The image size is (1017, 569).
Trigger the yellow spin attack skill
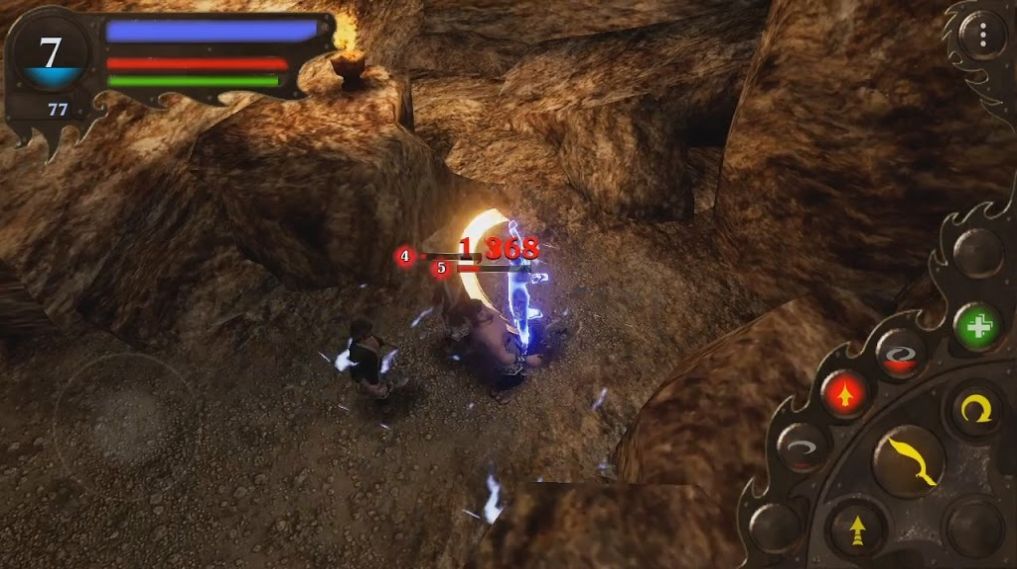pyautogui.click(x=976, y=409)
